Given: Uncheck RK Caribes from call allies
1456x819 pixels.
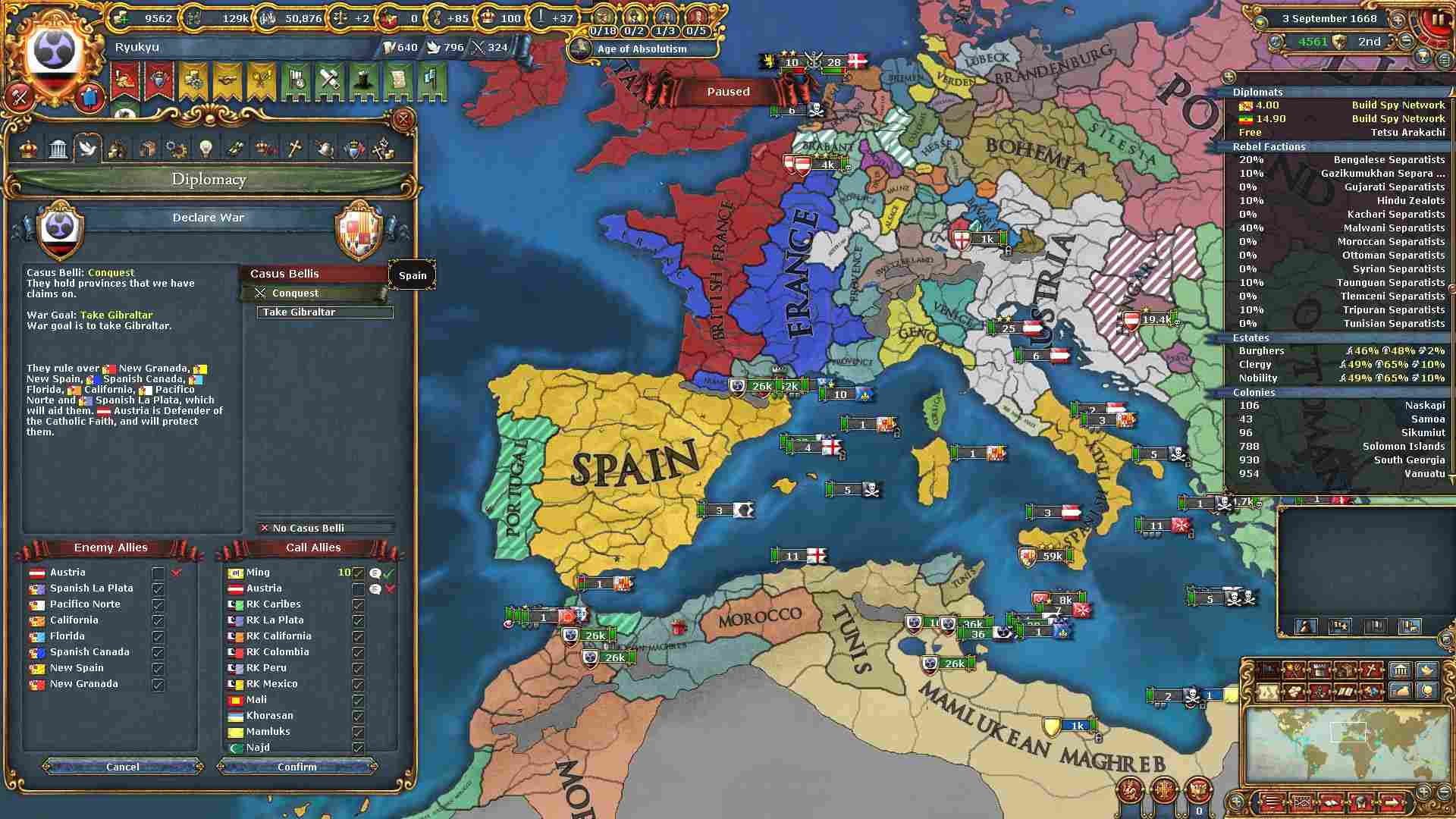Looking at the screenshot, I should pyautogui.click(x=358, y=605).
